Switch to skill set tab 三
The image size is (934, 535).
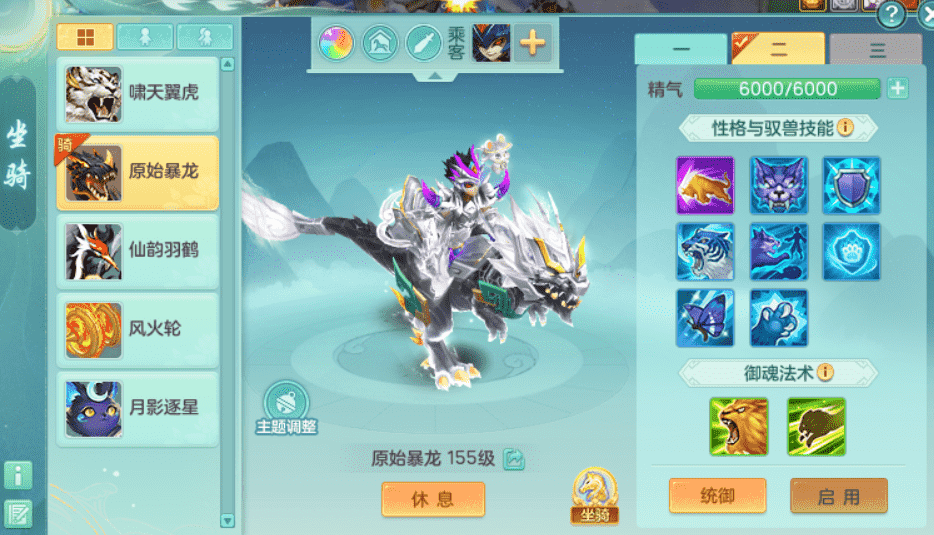click(x=876, y=49)
